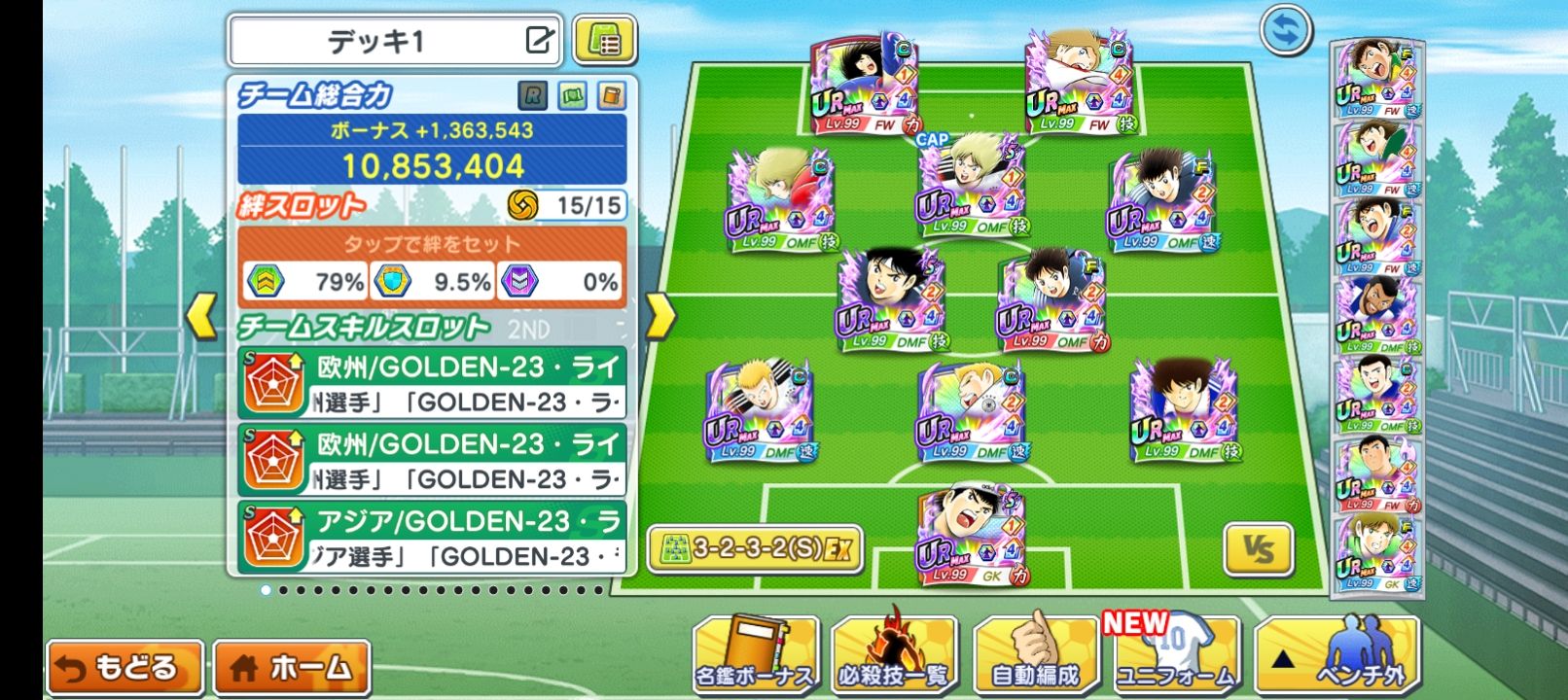
Task: Click the green R icon in team power
Action: tap(532, 95)
